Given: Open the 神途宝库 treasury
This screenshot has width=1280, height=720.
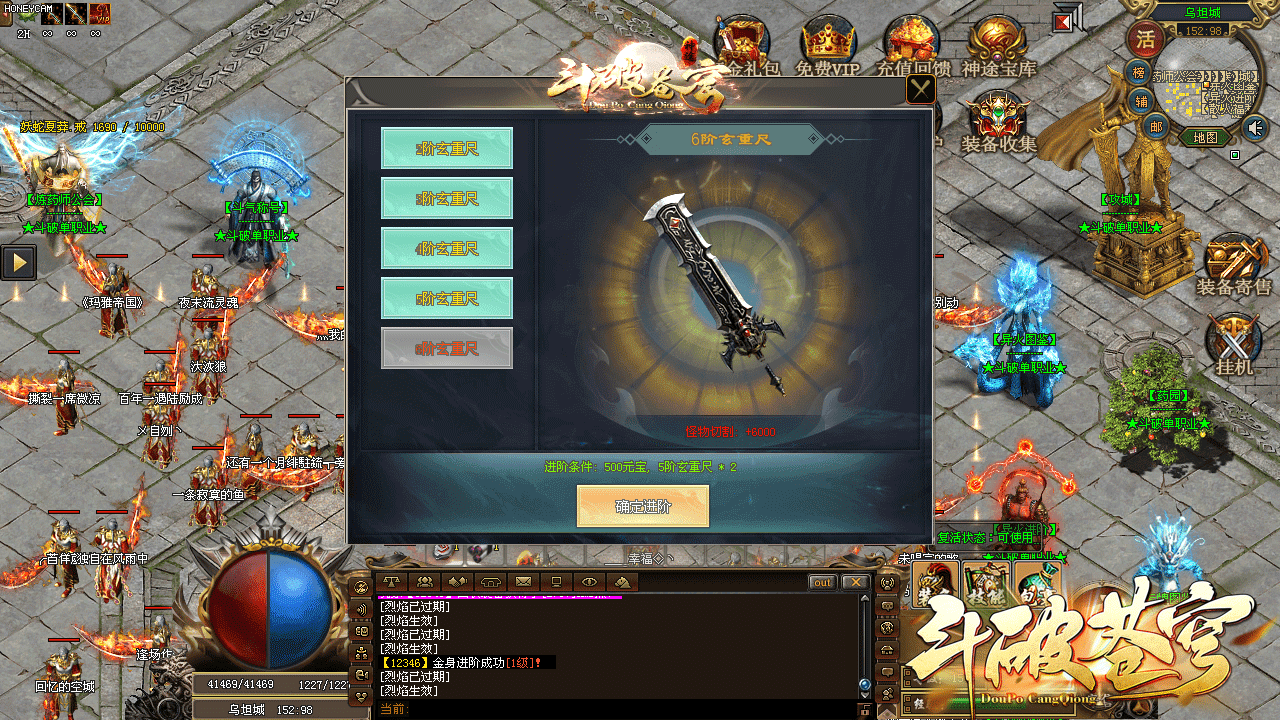Looking at the screenshot, I should point(999,45).
